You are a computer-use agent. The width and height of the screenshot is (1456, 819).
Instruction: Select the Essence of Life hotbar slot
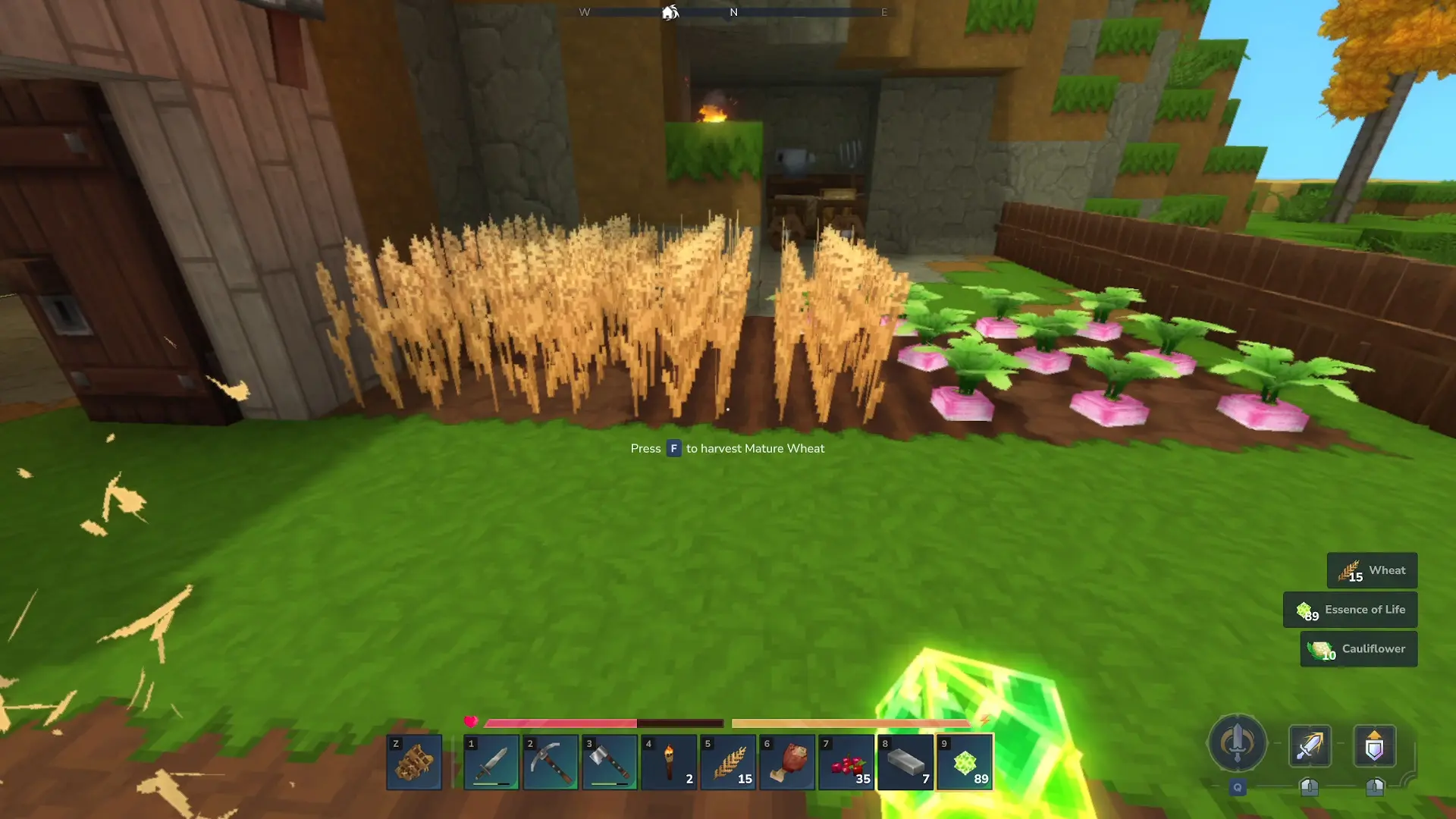coord(965,762)
